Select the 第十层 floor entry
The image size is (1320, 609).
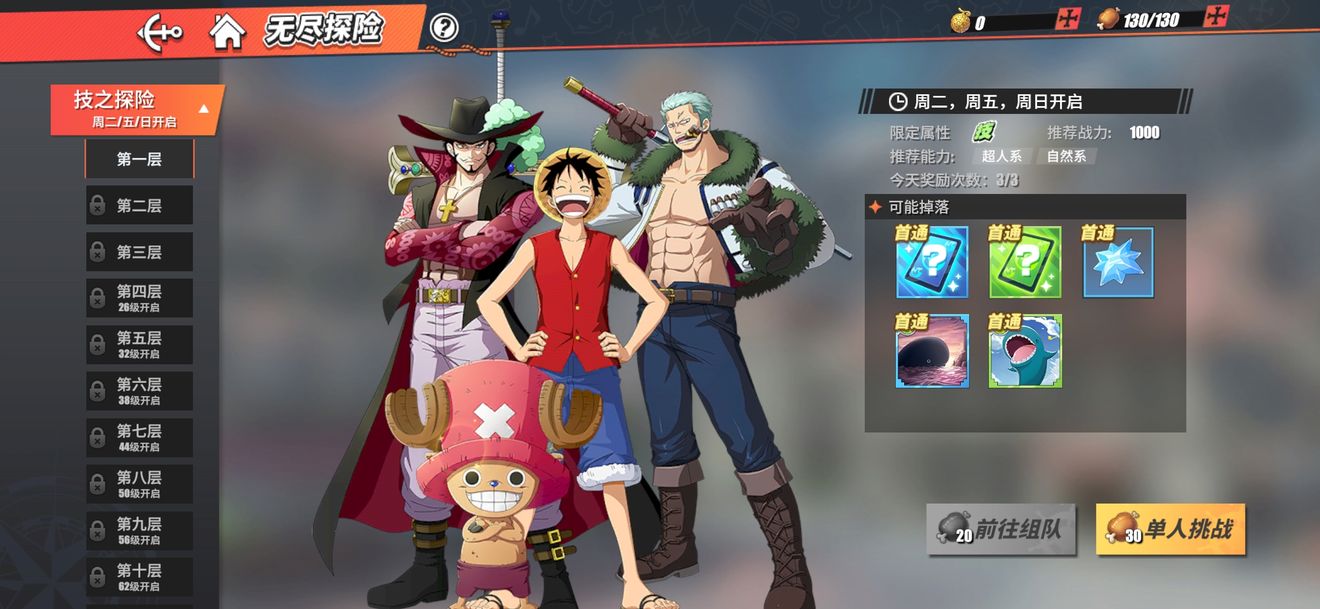click(x=139, y=577)
